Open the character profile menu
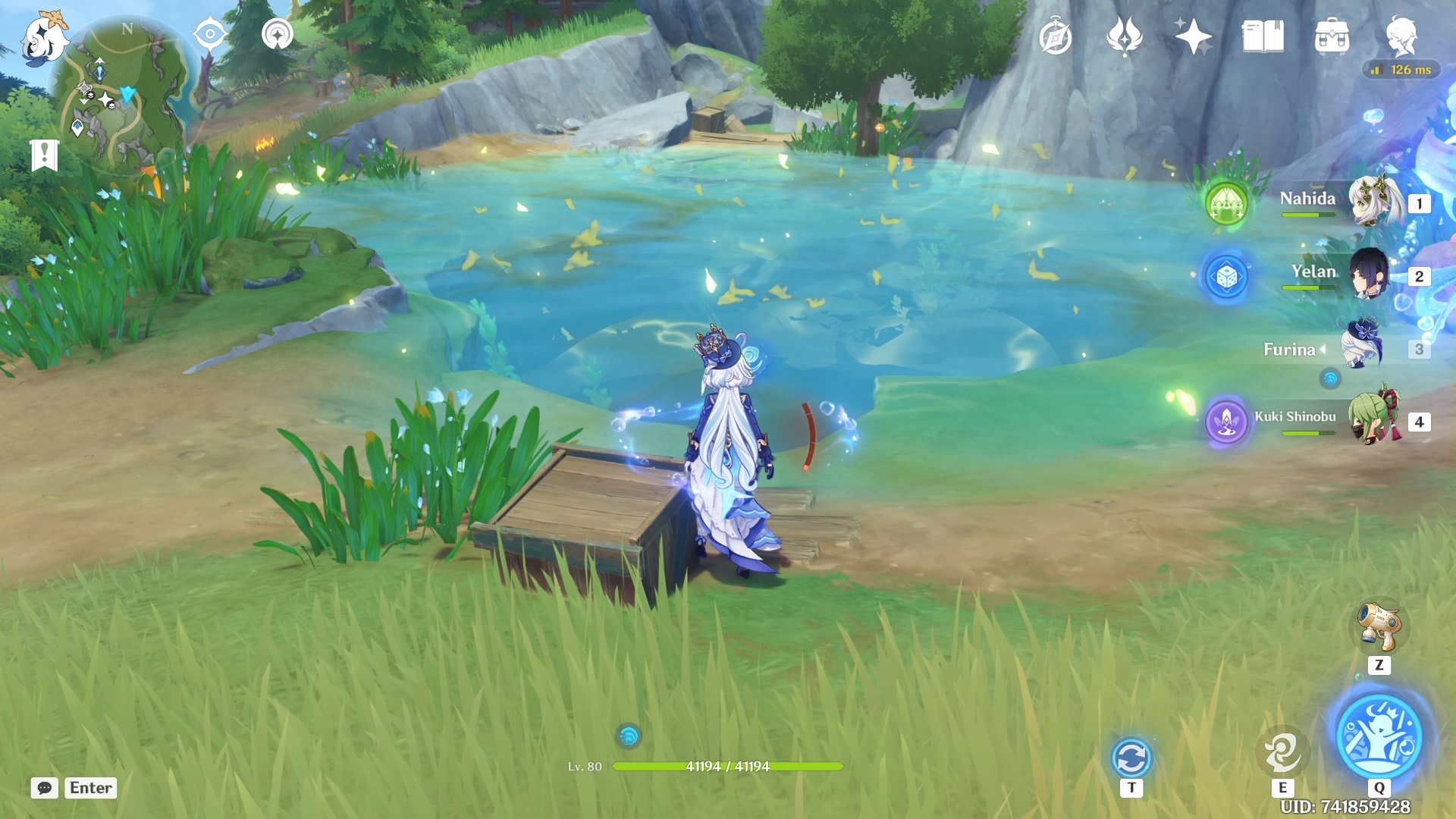 point(1401,36)
